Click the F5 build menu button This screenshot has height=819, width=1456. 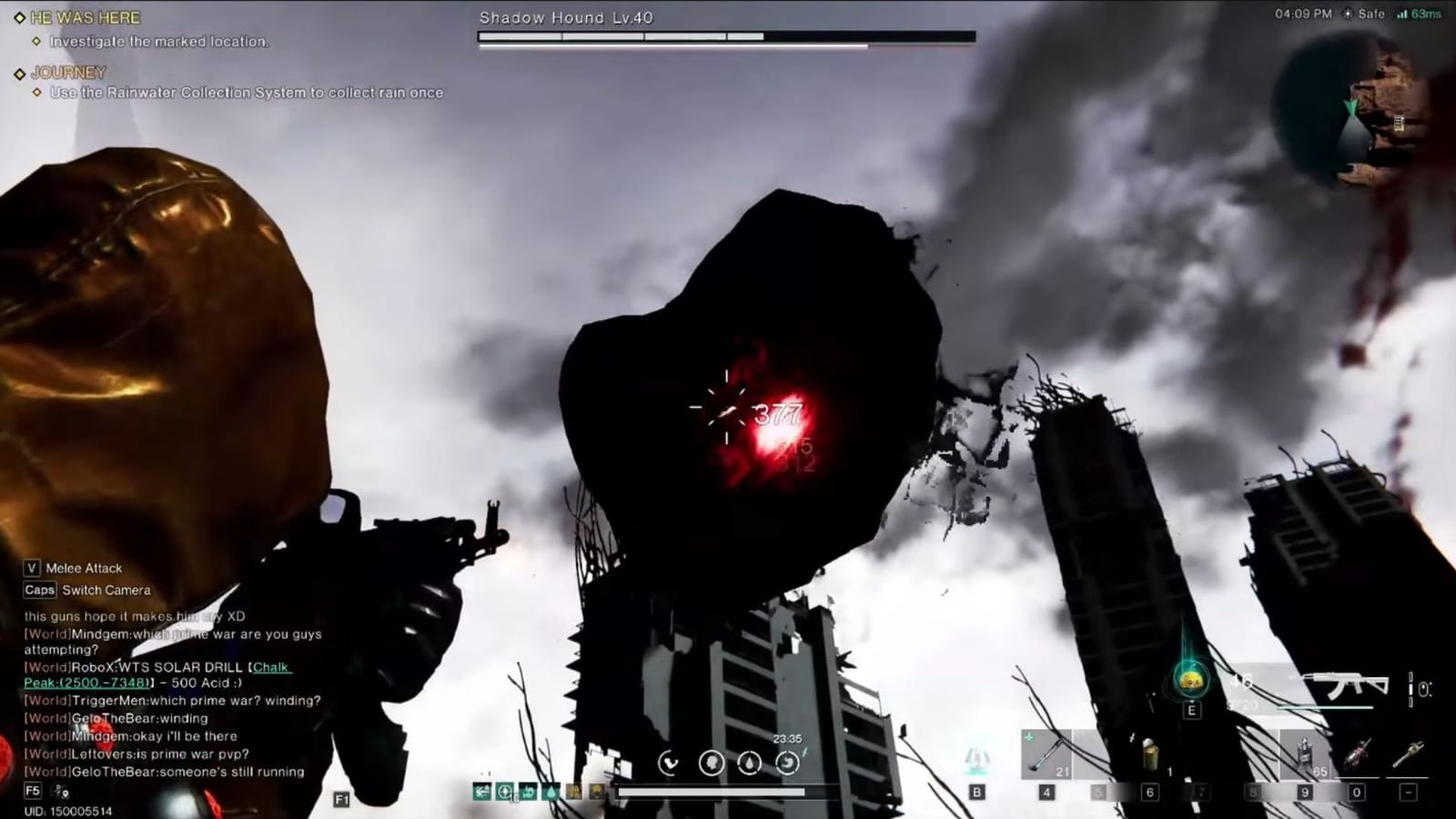(32, 791)
